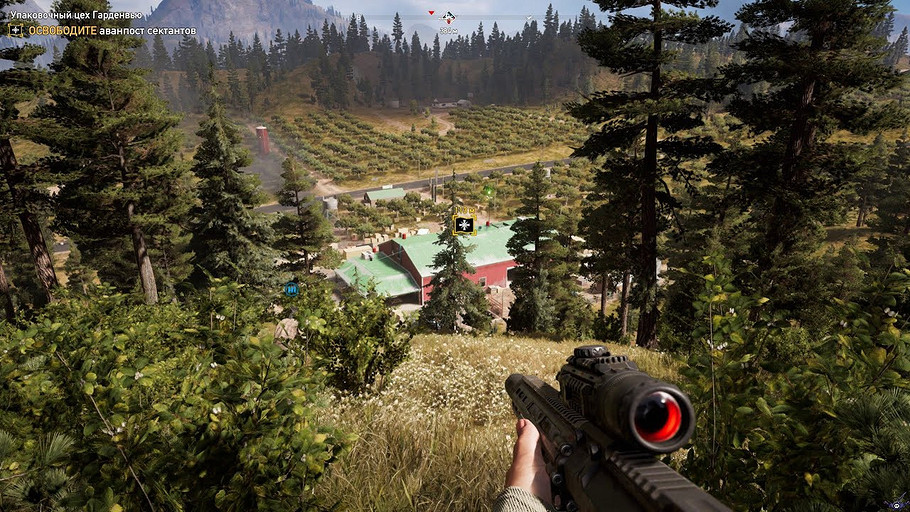Select the green glowing waypoint marker
The height and width of the screenshot is (512, 910).
pos(489,190)
